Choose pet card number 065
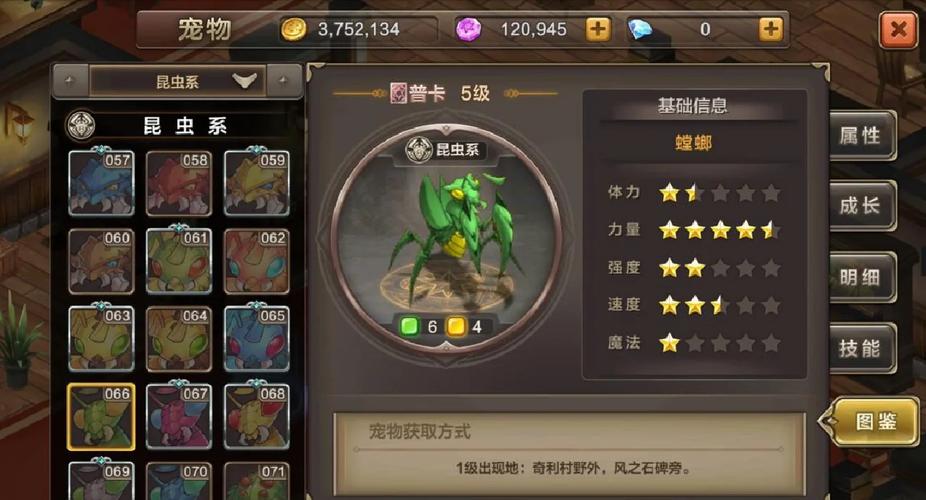Image resolution: width=926 pixels, height=500 pixels. coord(256,339)
